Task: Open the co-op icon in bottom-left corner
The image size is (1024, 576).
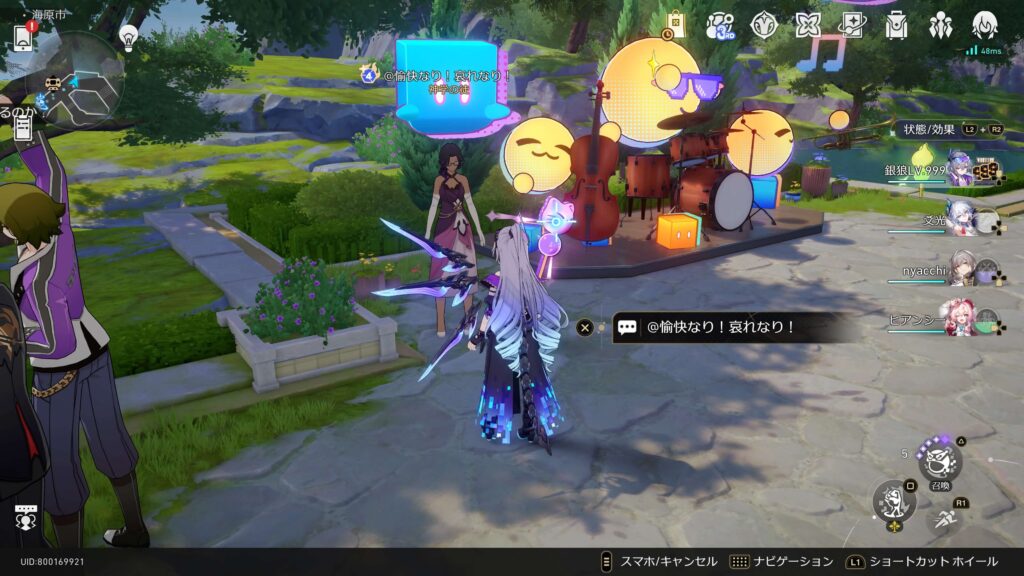Action: click(x=26, y=518)
